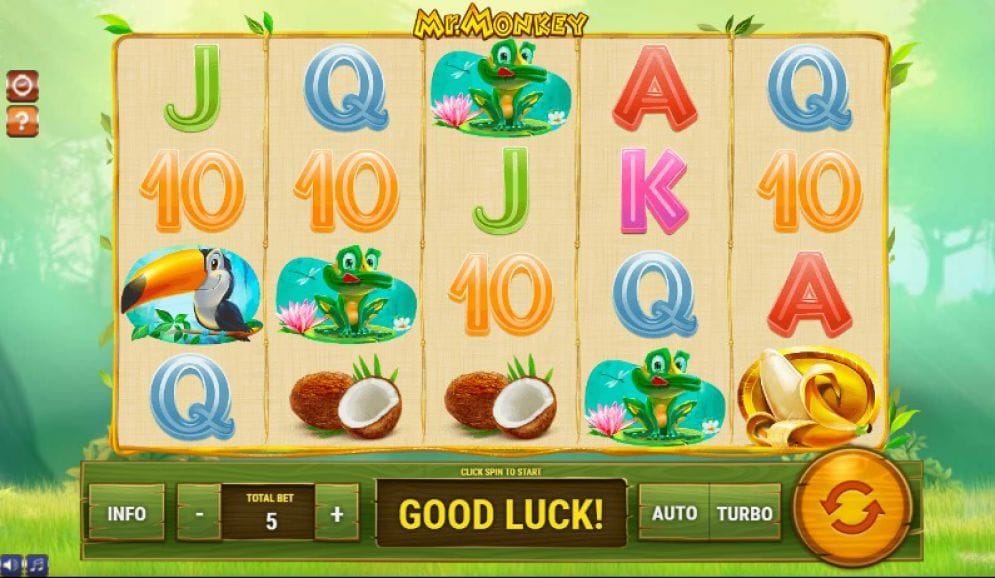Click the red circle icon above help
Screen dimensions: 995x578
tap(21, 86)
